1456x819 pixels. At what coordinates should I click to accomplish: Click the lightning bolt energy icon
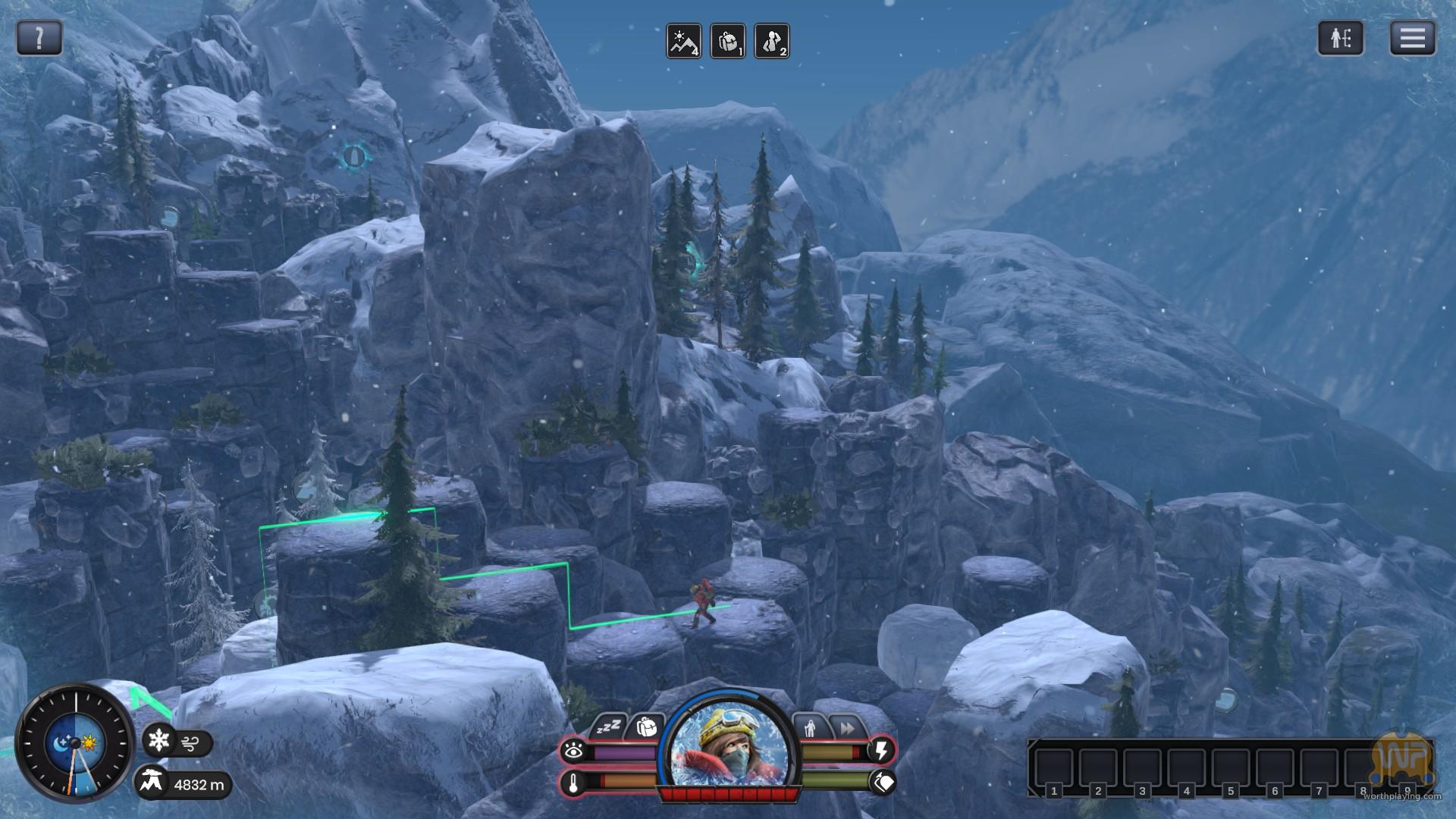[881, 751]
